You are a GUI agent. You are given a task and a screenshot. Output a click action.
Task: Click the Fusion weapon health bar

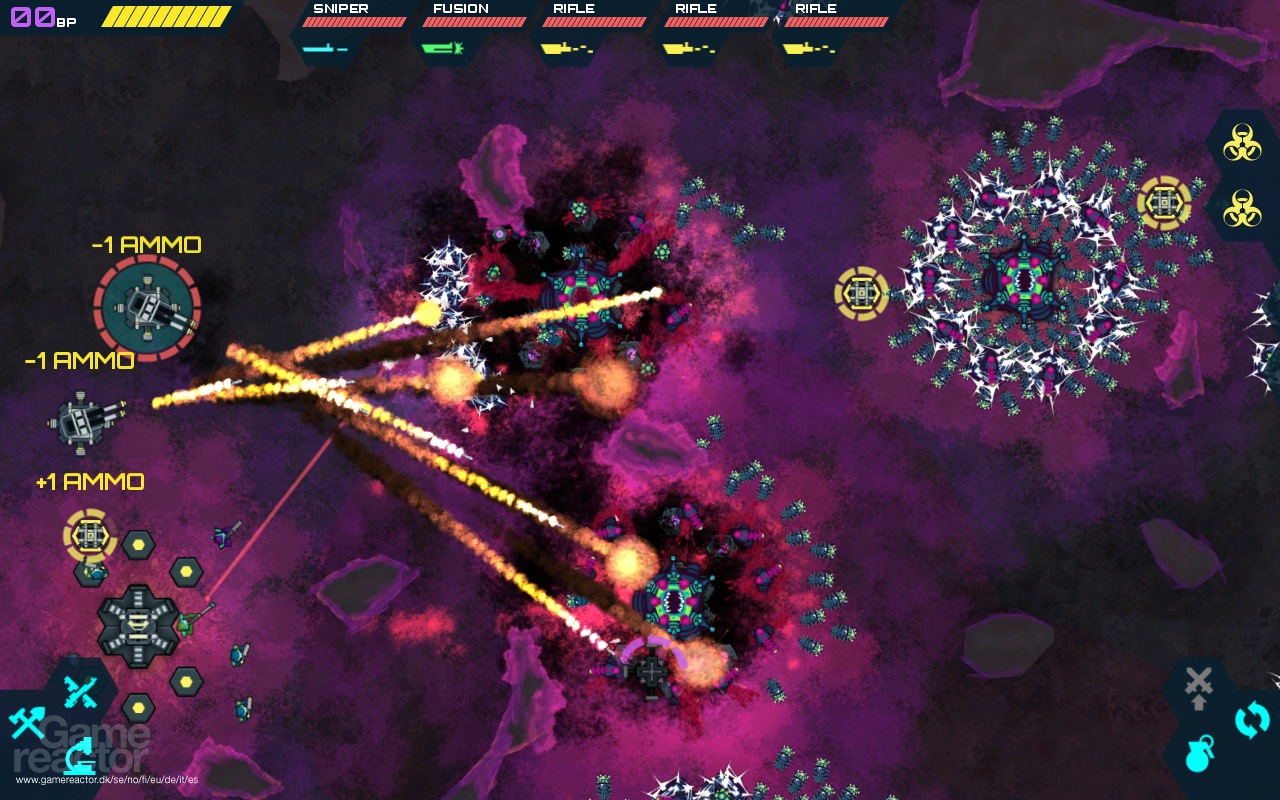click(474, 20)
